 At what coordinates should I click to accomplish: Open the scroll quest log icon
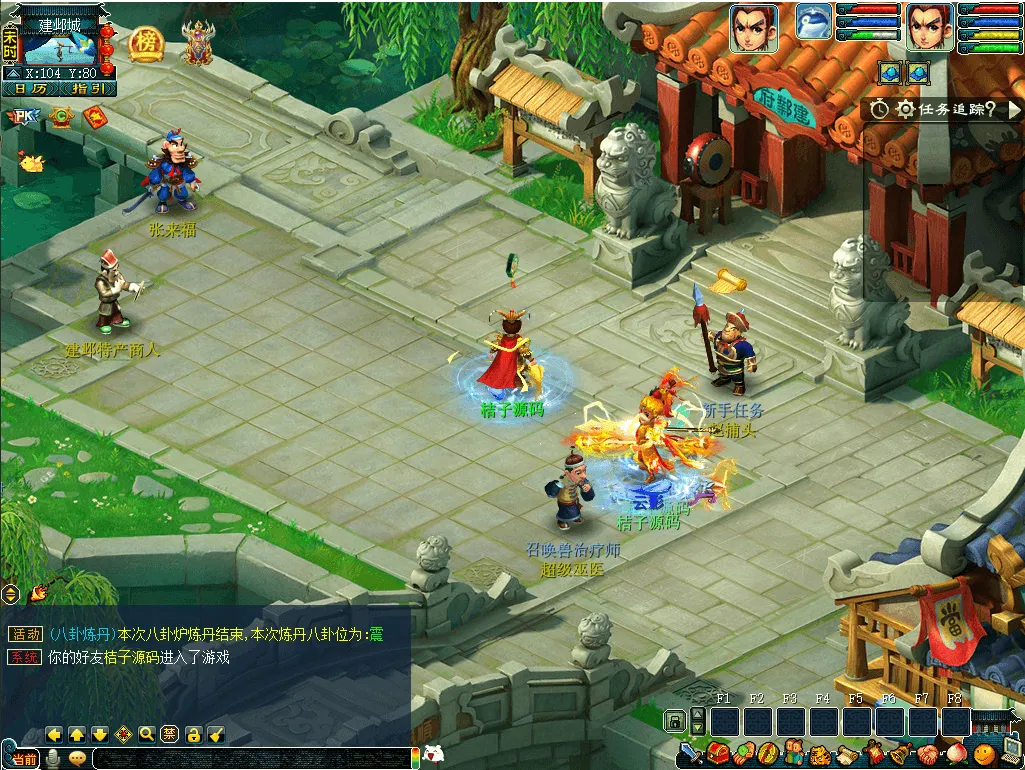(x=847, y=753)
